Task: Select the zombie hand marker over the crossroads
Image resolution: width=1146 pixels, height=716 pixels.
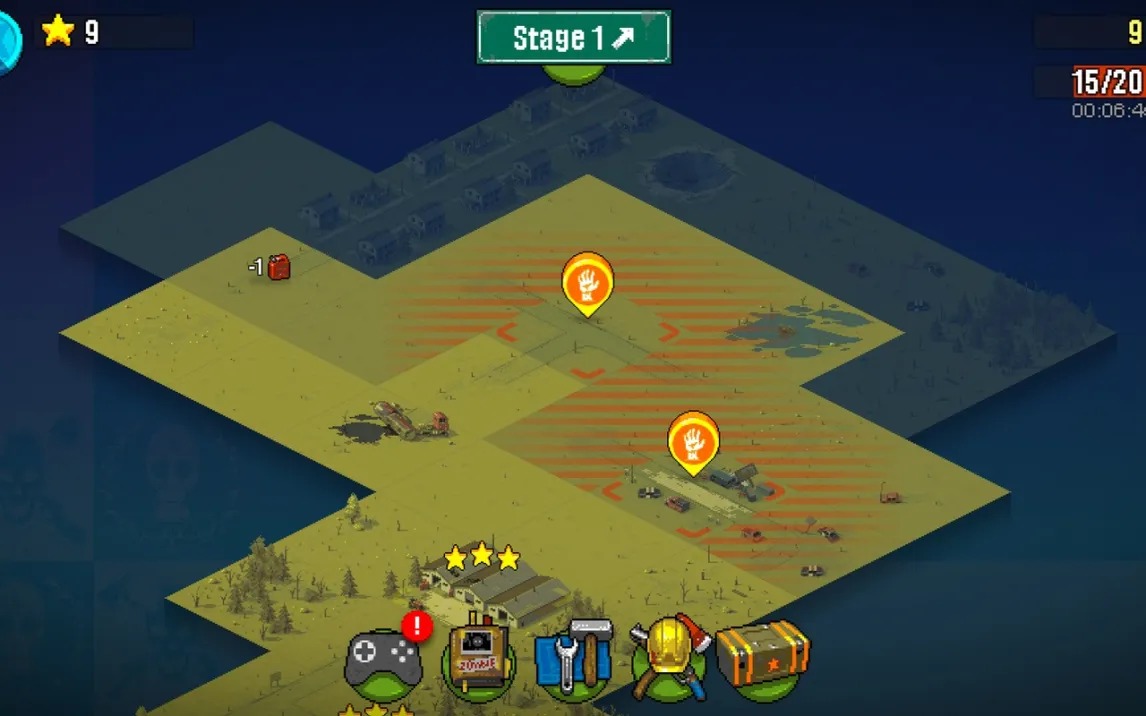Action: click(587, 281)
